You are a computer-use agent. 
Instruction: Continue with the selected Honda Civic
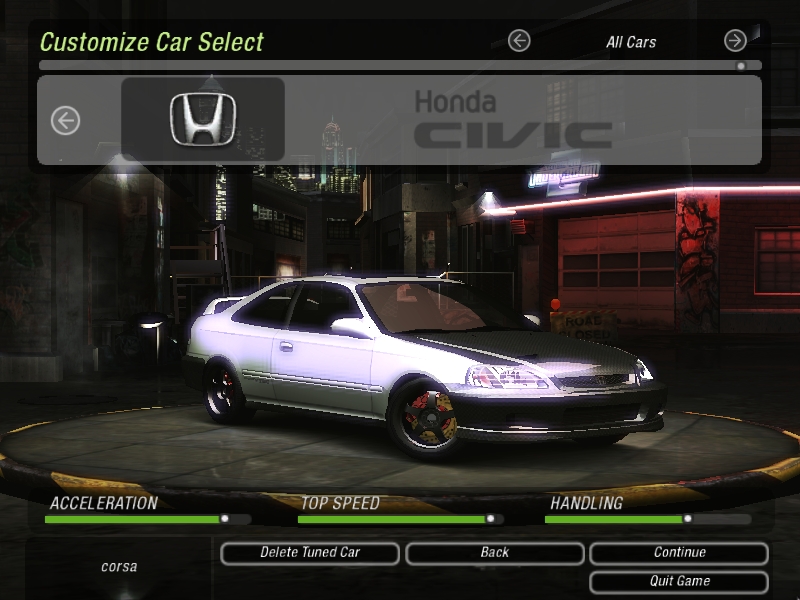[x=679, y=553]
